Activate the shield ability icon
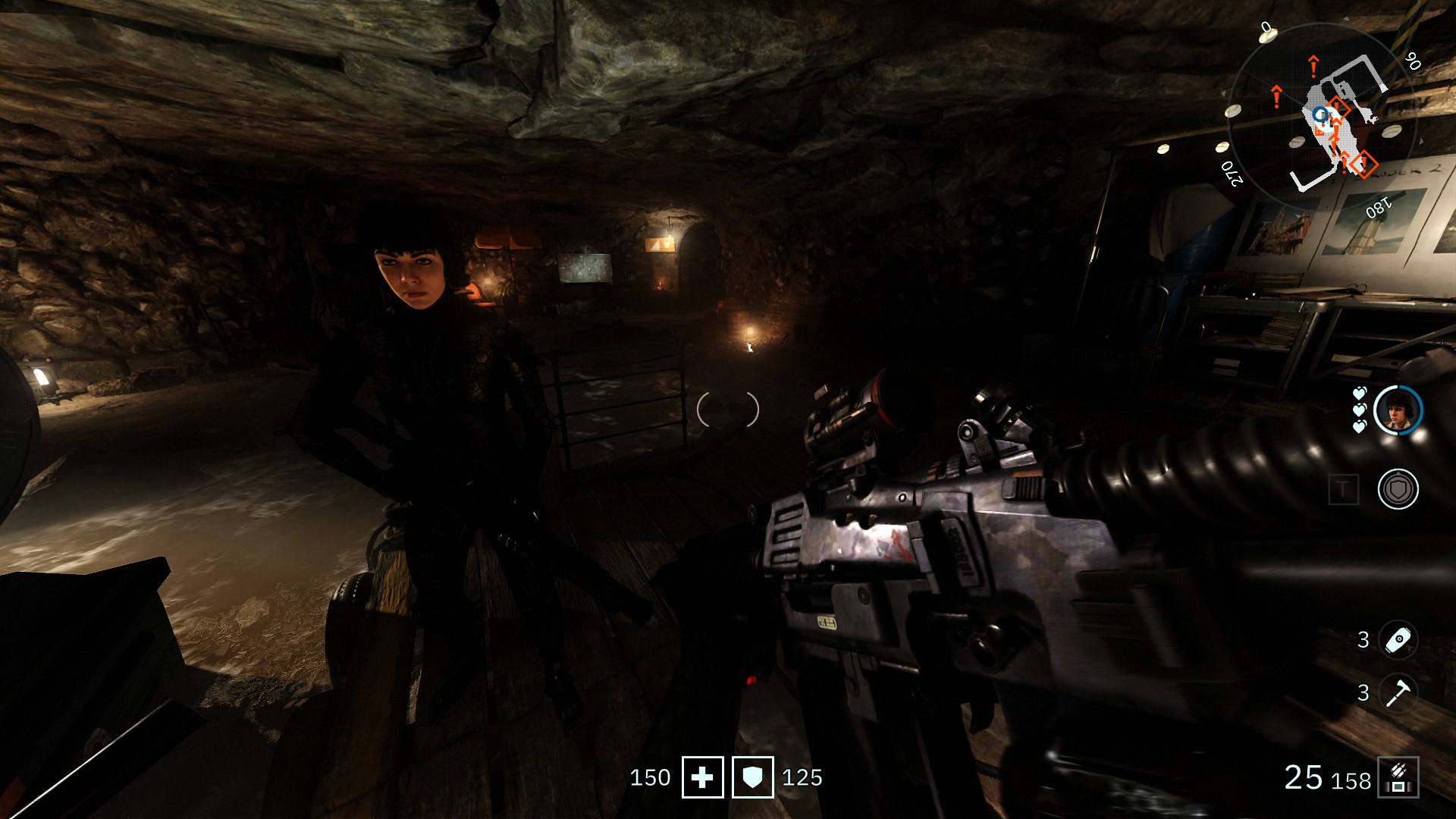 [x=1398, y=489]
